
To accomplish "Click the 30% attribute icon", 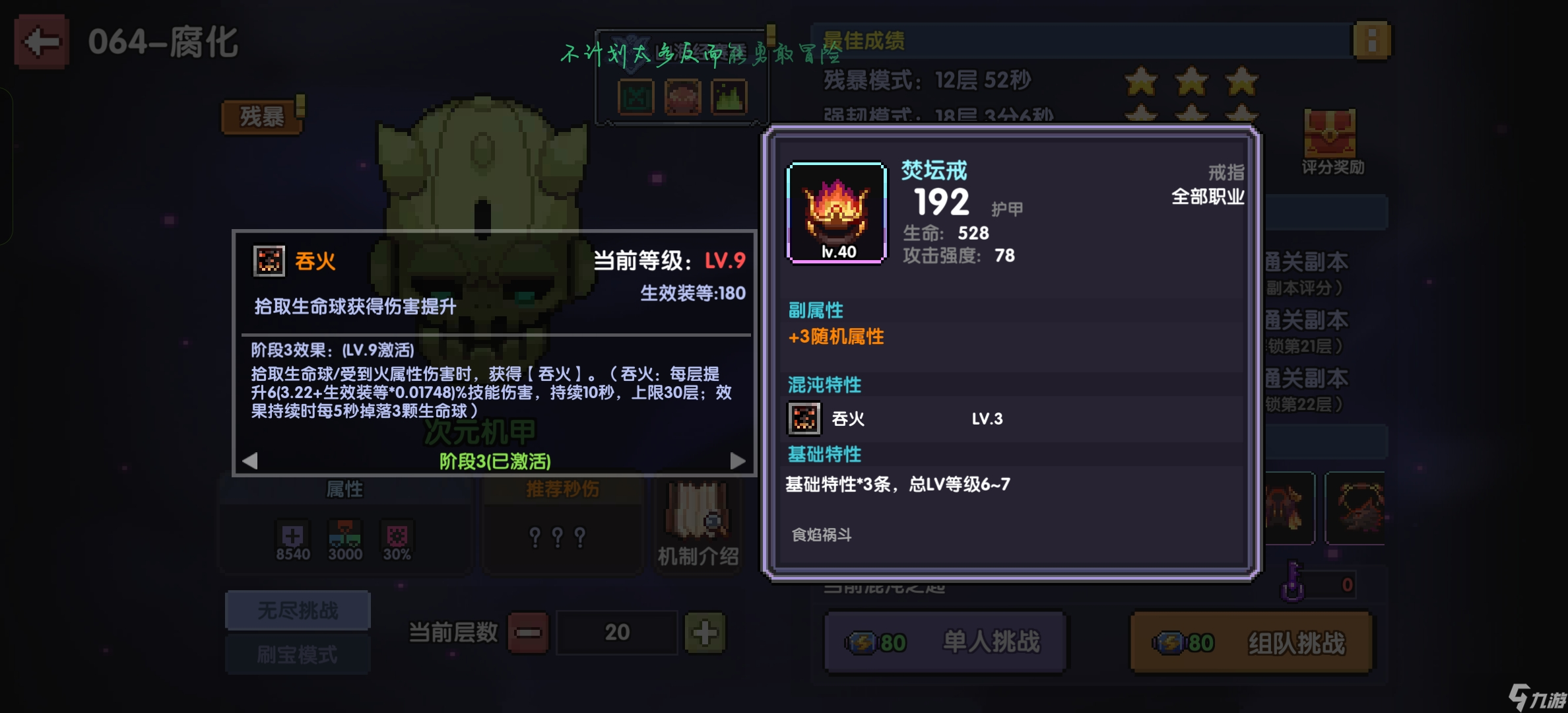I will (x=396, y=533).
